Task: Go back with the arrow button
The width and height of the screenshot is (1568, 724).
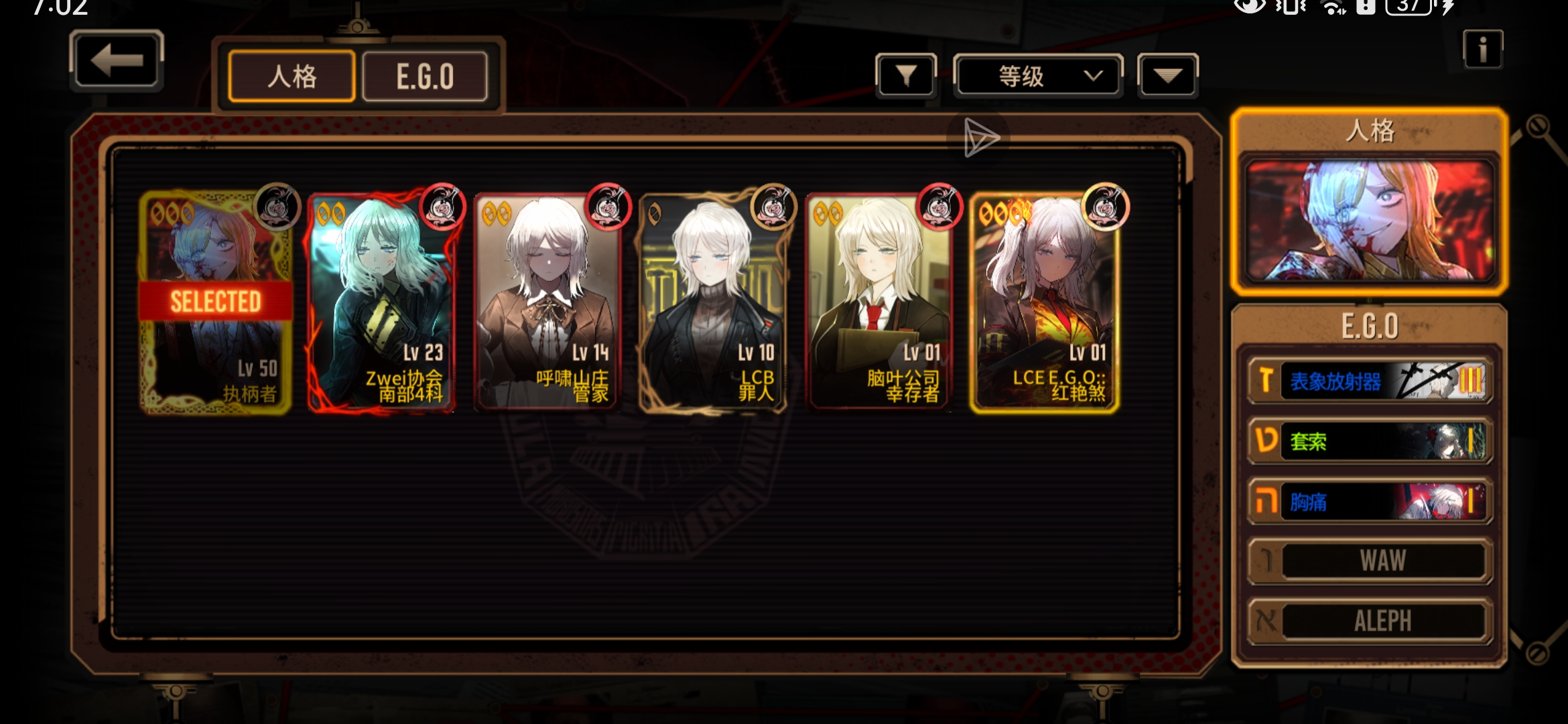Action: pyautogui.click(x=116, y=60)
